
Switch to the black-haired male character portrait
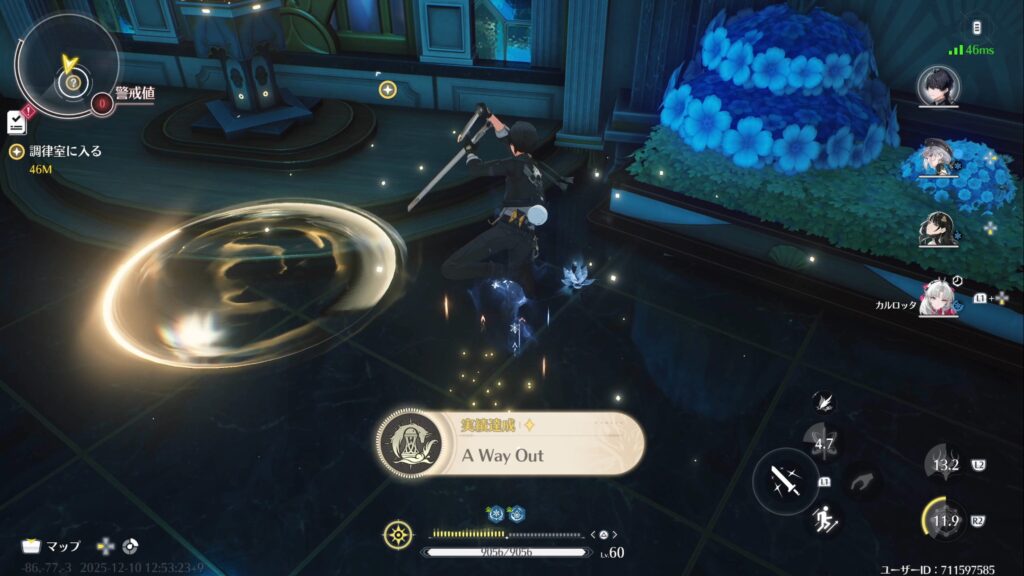point(940,86)
